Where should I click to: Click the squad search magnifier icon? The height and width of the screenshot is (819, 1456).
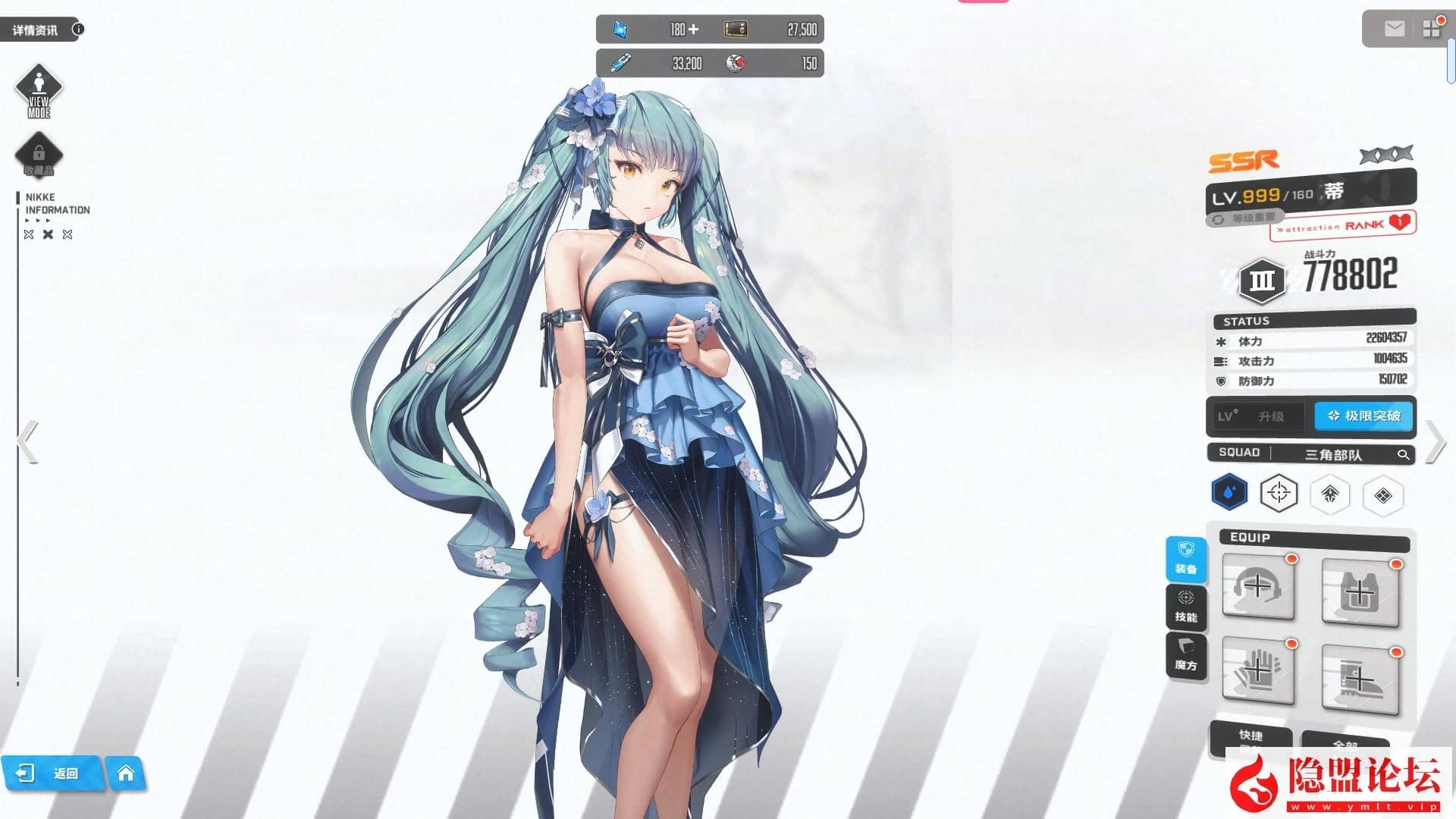click(x=1404, y=455)
